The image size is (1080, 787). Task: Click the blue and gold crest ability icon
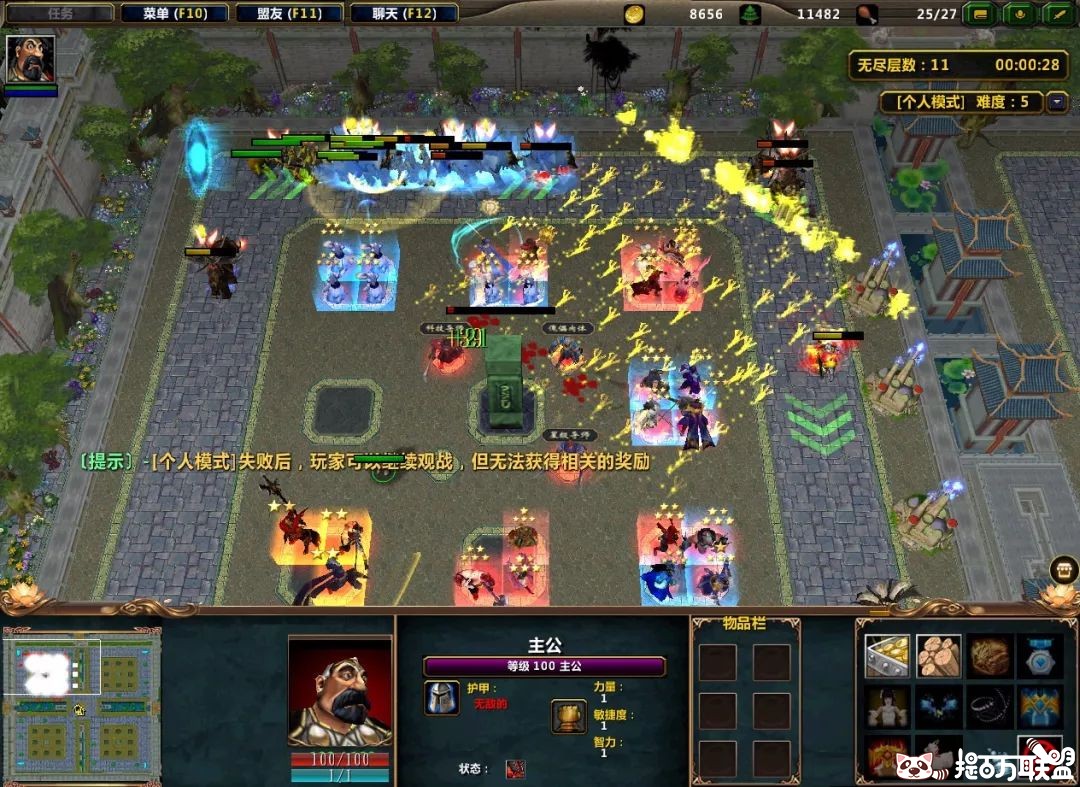[1040, 707]
